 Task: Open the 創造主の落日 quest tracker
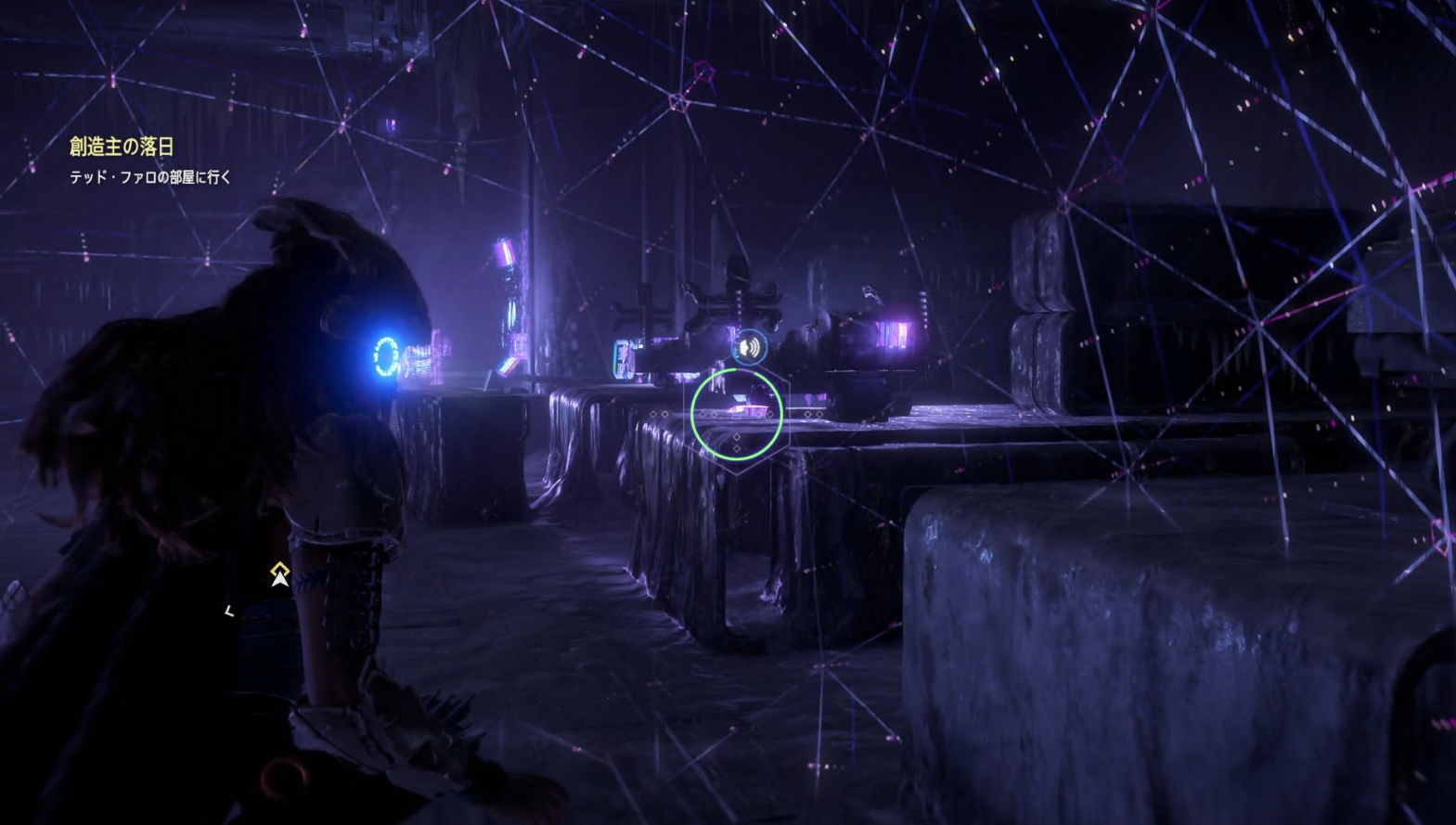tap(122, 147)
